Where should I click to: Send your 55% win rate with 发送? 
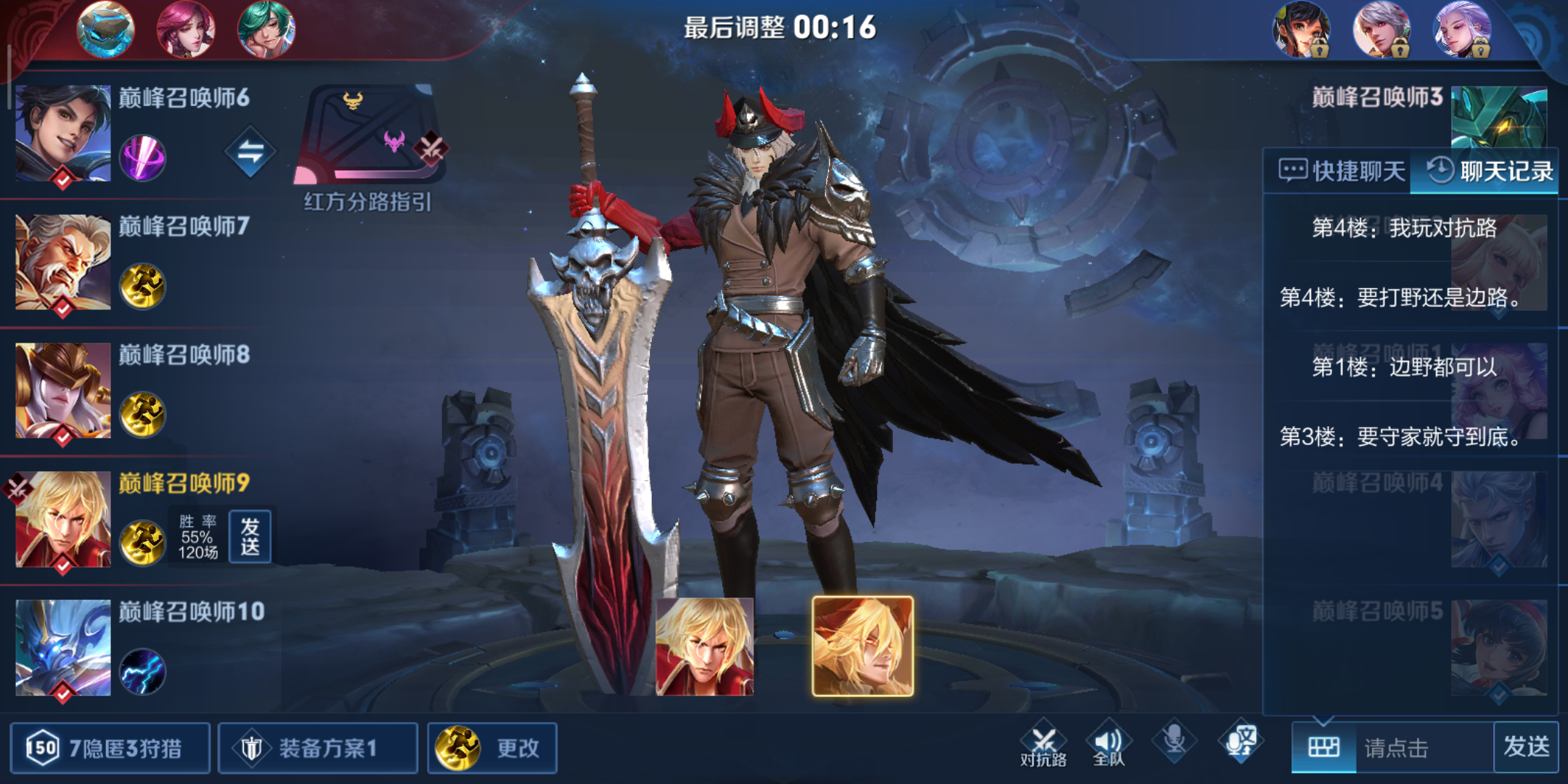pos(250,537)
